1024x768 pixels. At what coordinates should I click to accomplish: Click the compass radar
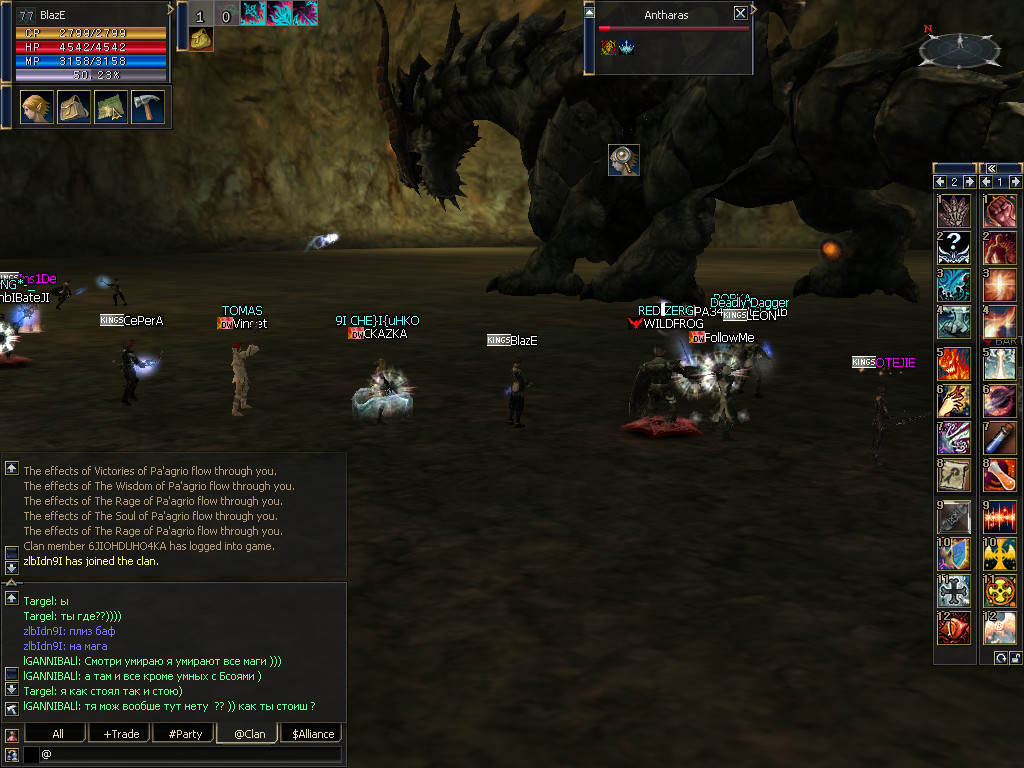click(x=959, y=47)
